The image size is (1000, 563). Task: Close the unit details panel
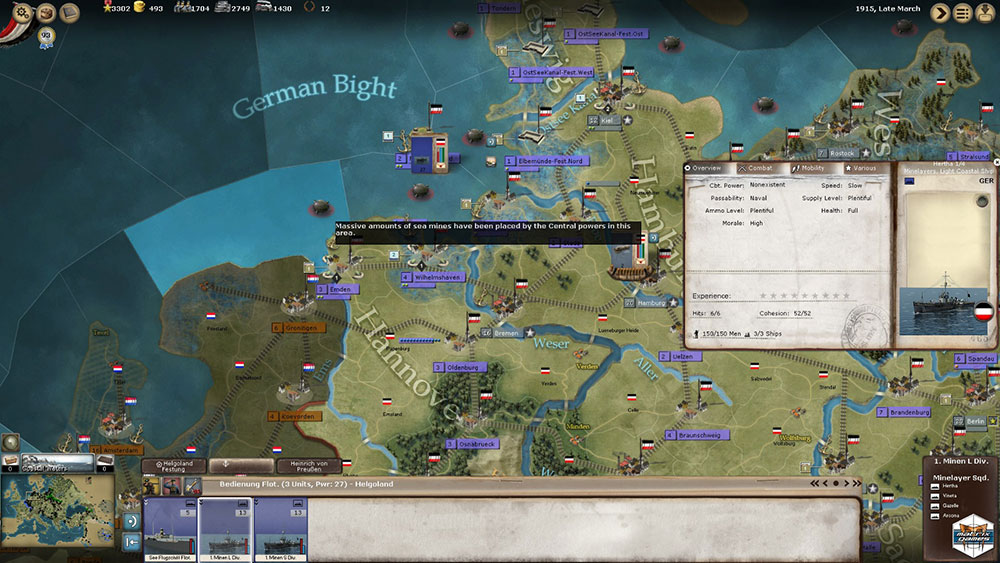995,161
